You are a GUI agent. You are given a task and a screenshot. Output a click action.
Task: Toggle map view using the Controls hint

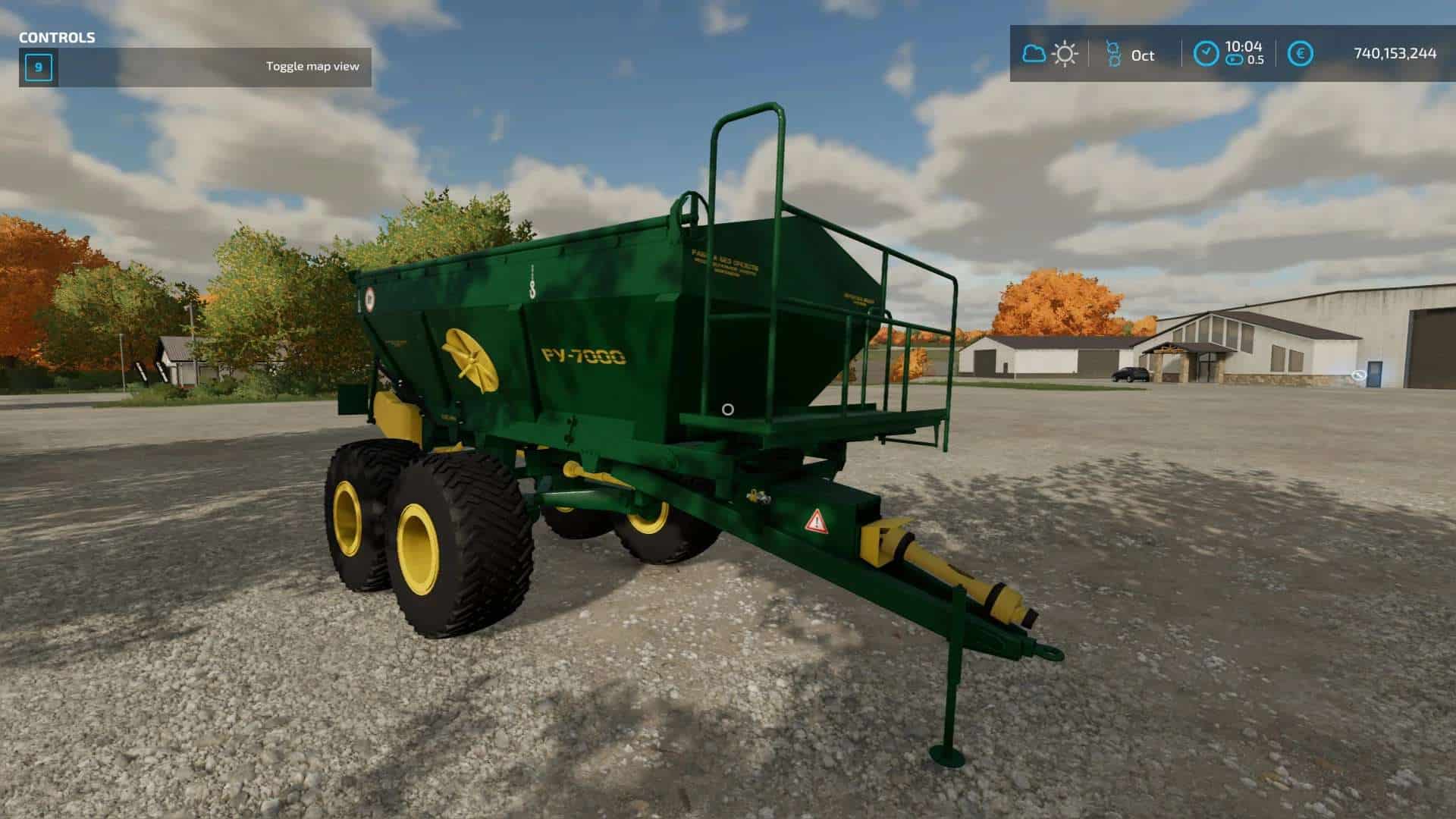click(x=312, y=67)
